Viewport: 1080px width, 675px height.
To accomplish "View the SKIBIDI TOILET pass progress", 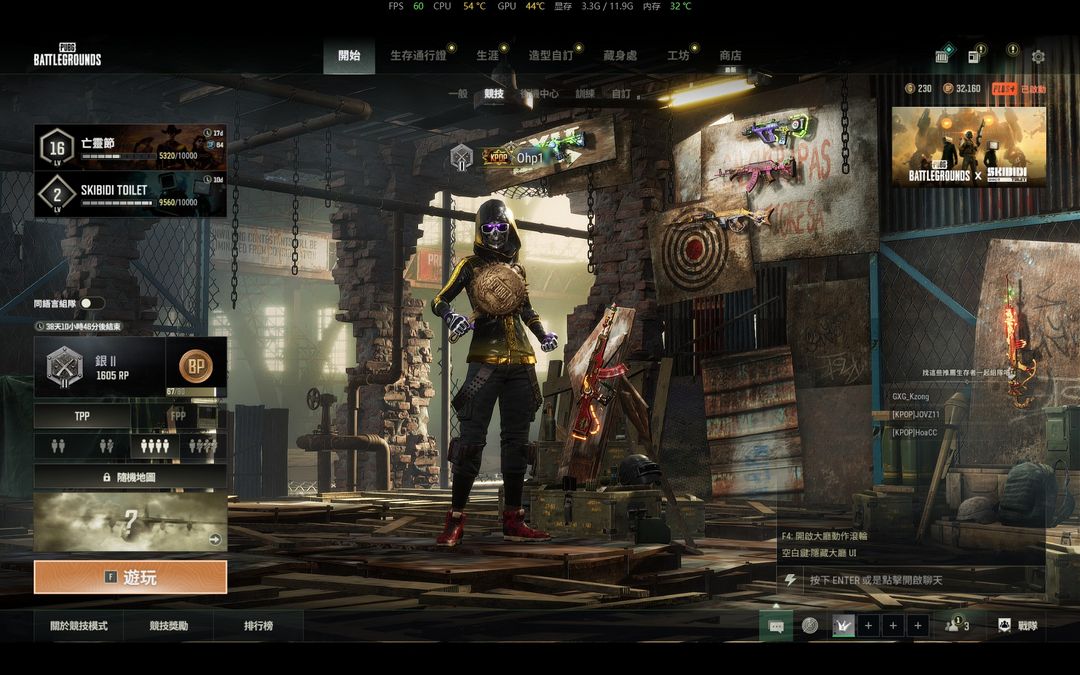I will (x=130, y=194).
